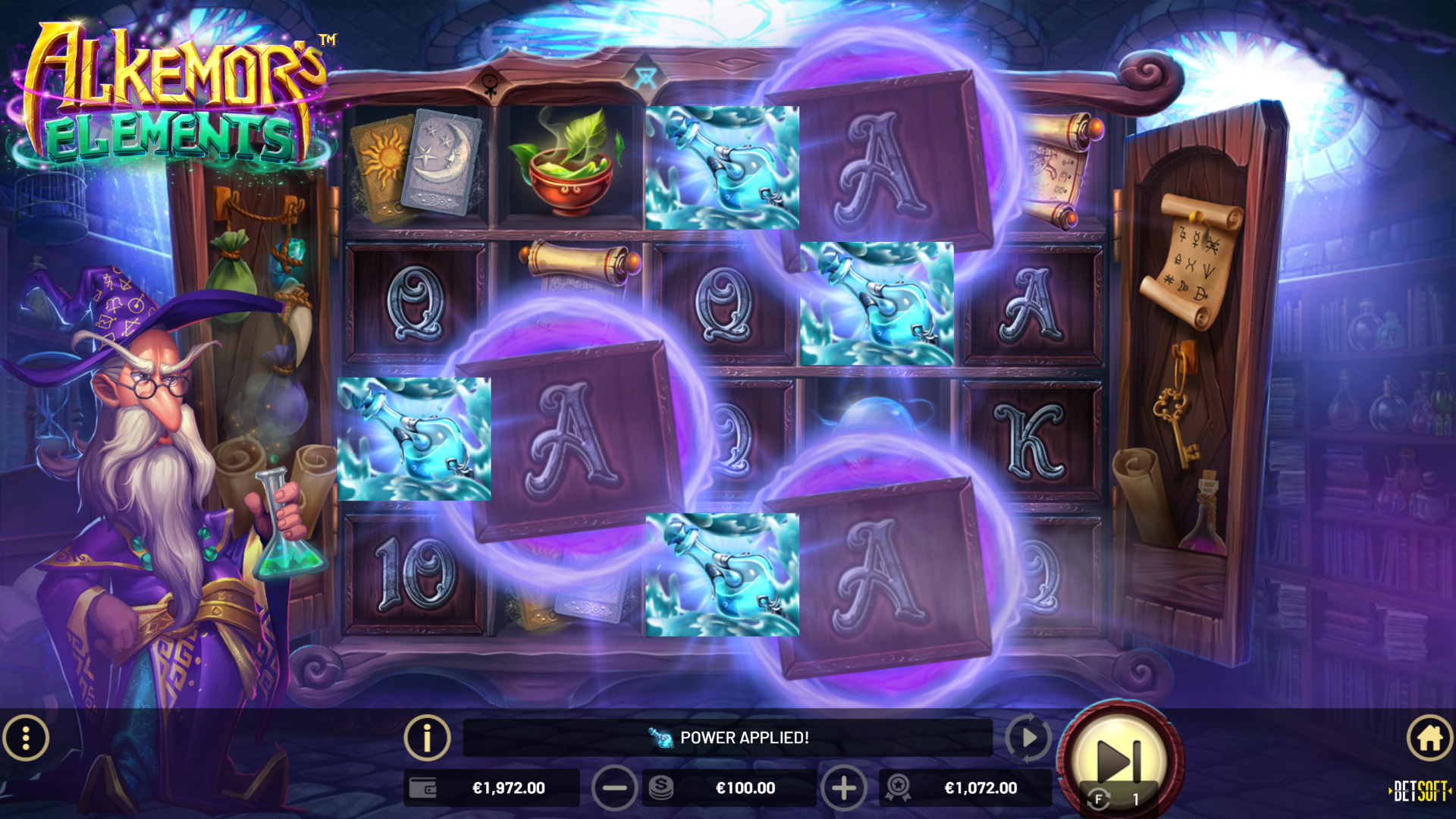Click the home button to exit game
The width and height of the screenshot is (1456, 819).
pos(1429,738)
